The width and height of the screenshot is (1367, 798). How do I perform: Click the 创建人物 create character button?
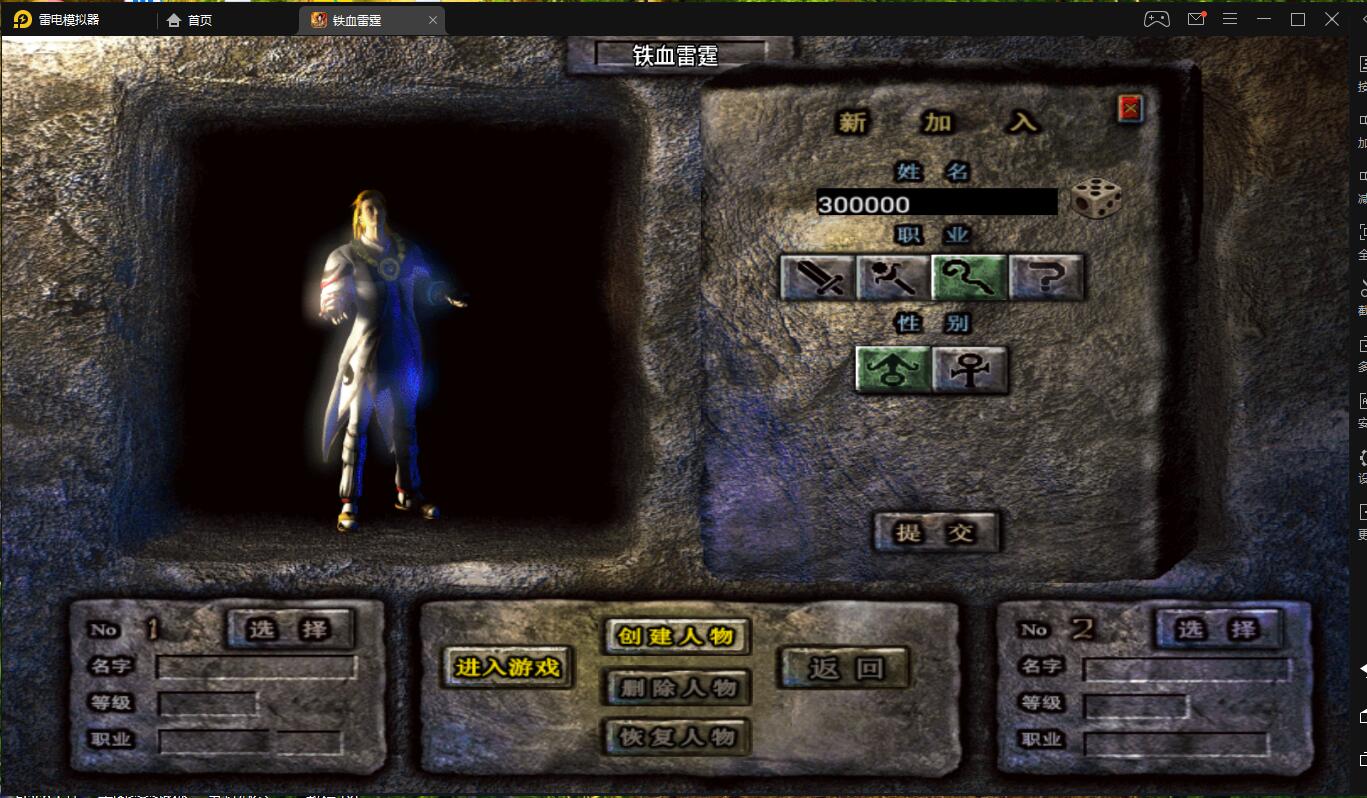(x=676, y=636)
